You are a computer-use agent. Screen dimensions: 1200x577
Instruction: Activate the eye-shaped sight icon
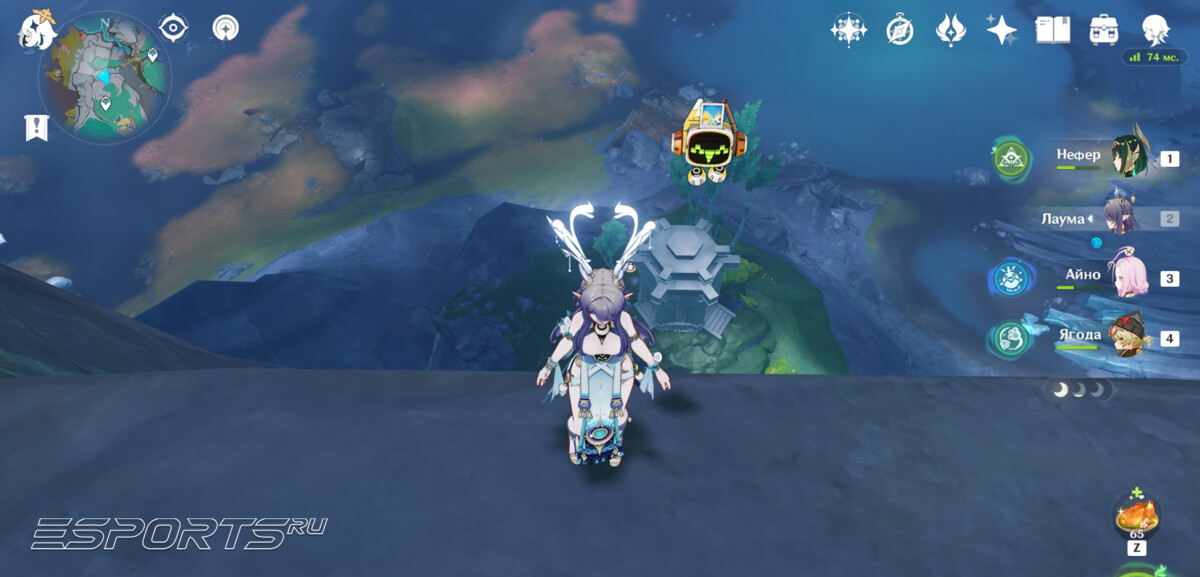pos(174,28)
